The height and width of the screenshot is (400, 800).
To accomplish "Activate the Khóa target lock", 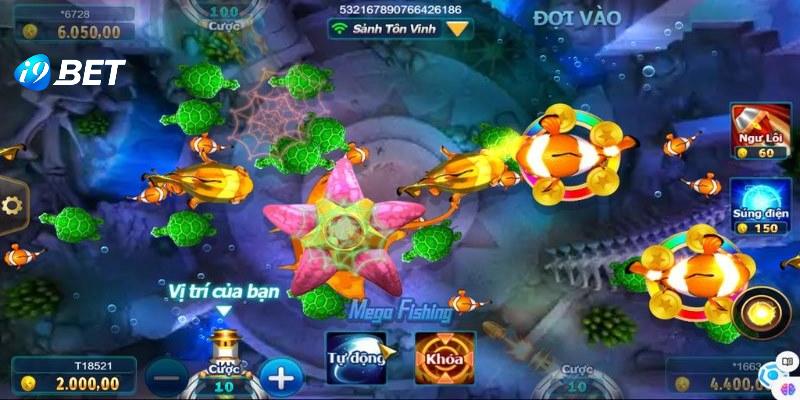I will 444,358.
